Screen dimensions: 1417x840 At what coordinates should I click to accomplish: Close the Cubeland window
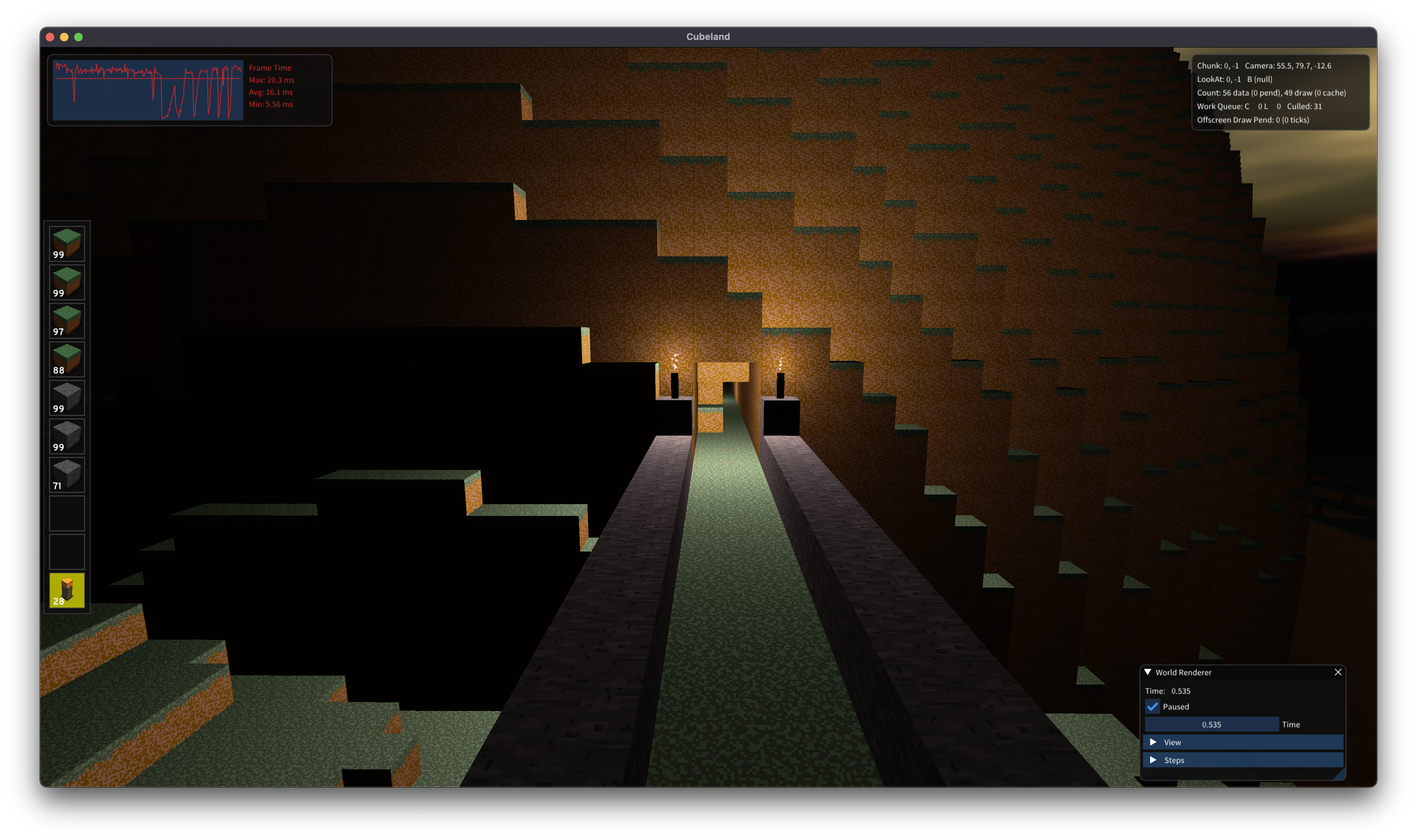tap(50, 37)
